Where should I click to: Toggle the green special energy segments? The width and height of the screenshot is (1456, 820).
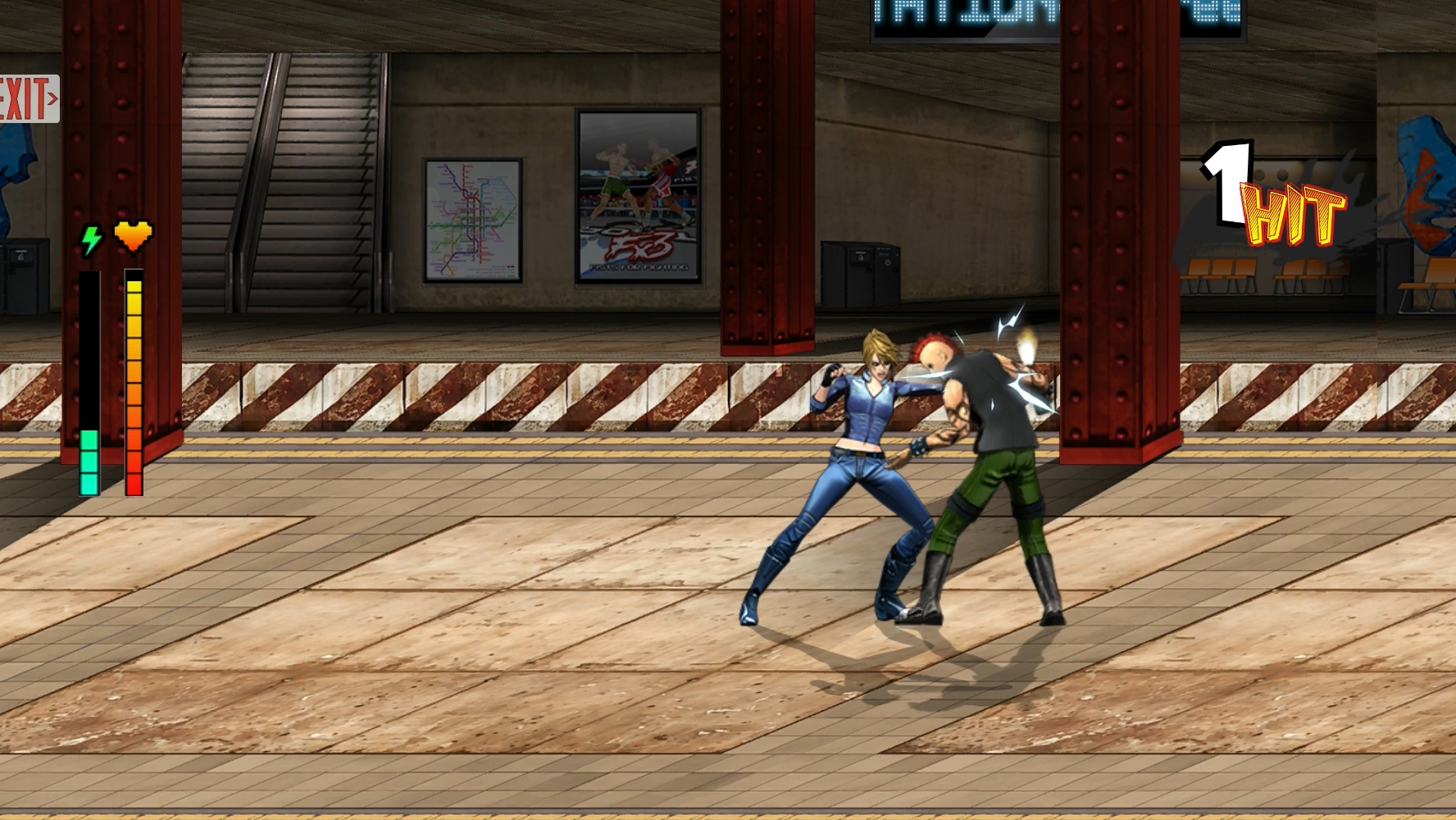pyautogui.click(x=88, y=459)
